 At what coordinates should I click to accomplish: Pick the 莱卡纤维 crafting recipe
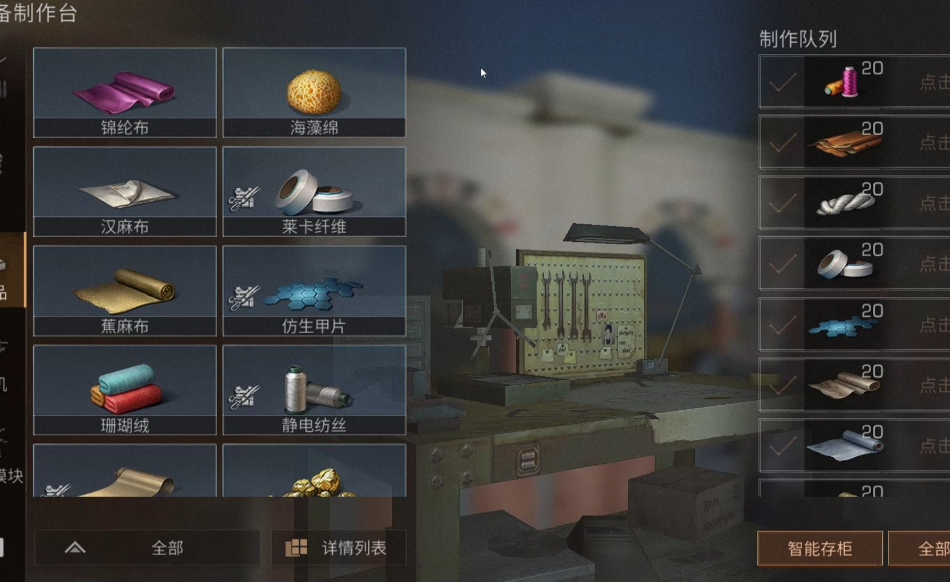click(x=314, y=191)
